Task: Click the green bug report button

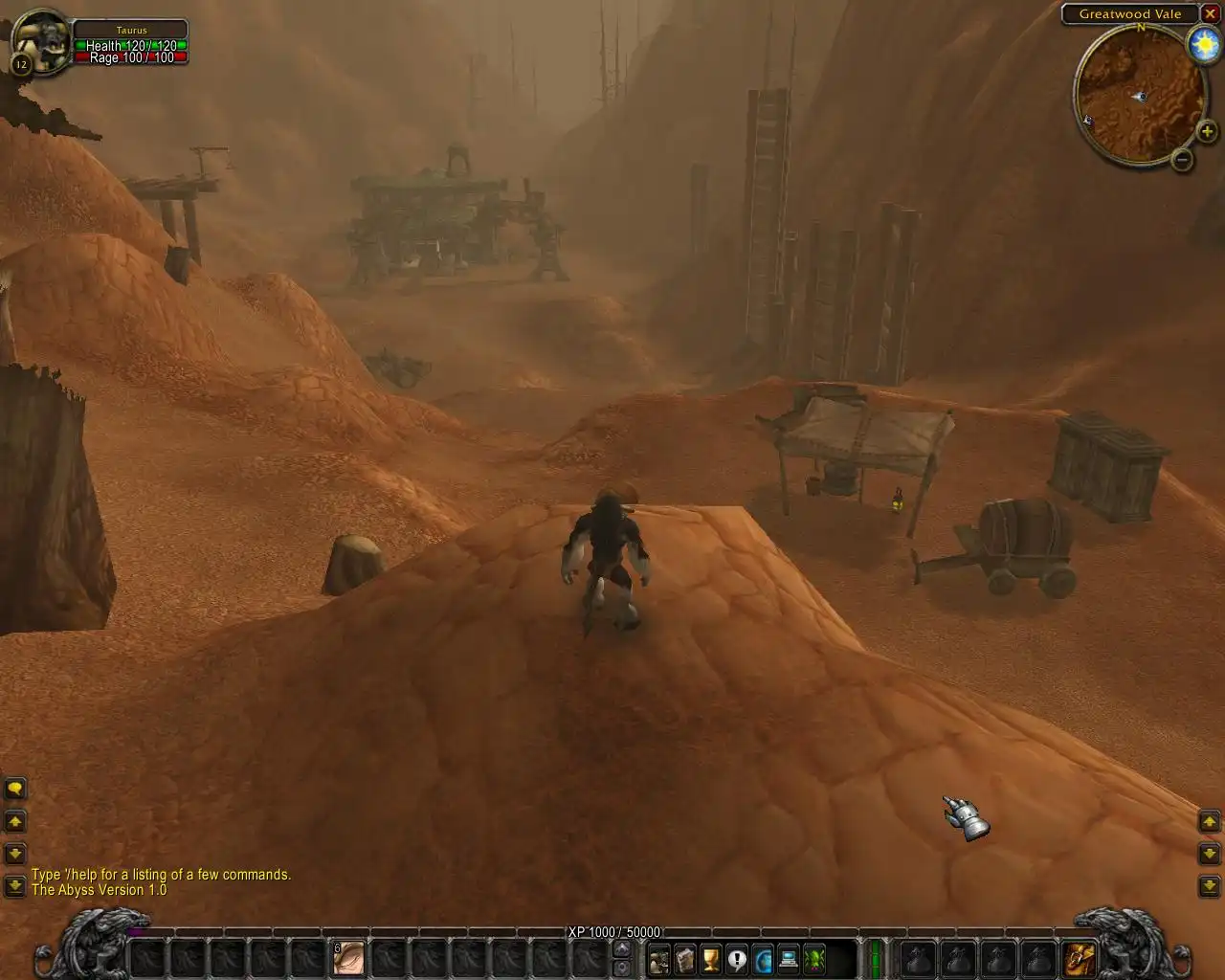Action: pos(814,958)
